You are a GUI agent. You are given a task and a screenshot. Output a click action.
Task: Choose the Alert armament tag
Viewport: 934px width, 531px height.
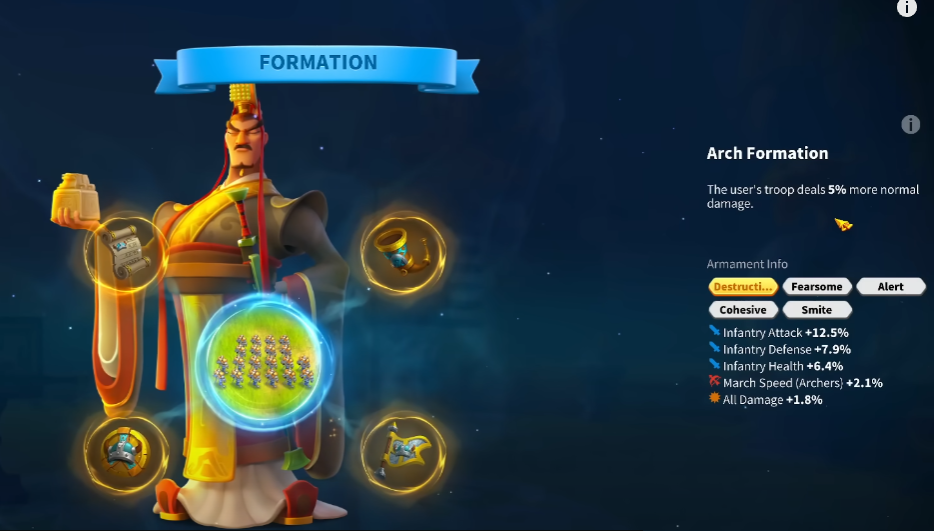tap(890, 287)
